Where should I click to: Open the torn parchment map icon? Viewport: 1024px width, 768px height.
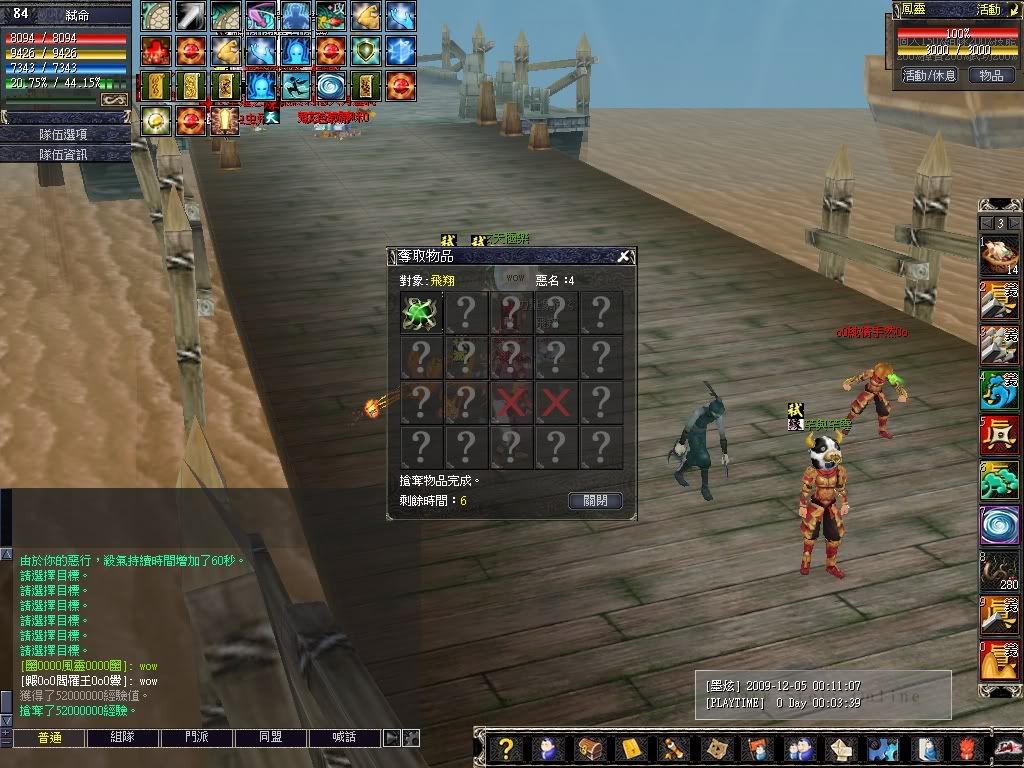point(715,748)
